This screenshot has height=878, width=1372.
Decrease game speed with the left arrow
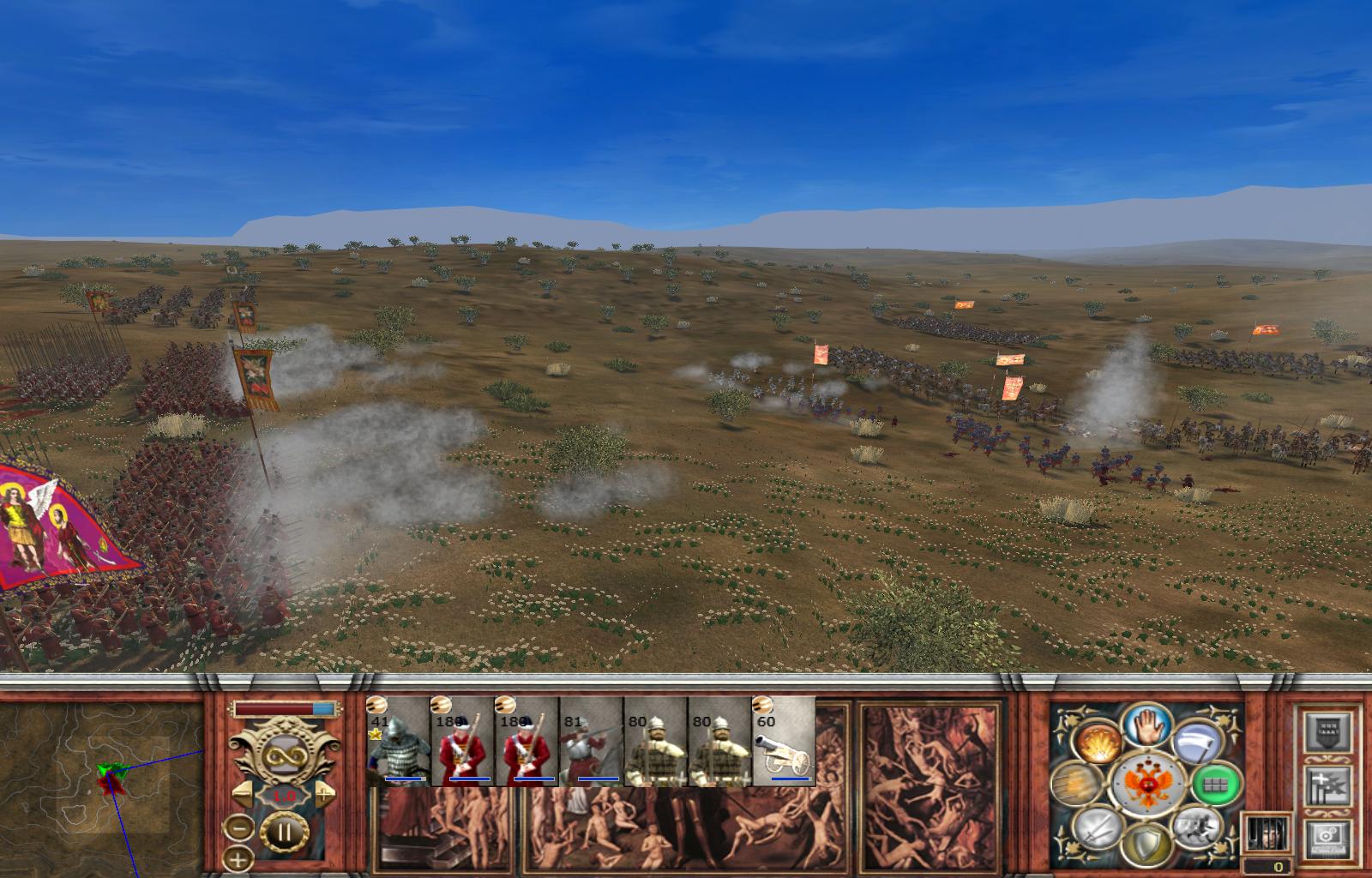tap(244, 795)
